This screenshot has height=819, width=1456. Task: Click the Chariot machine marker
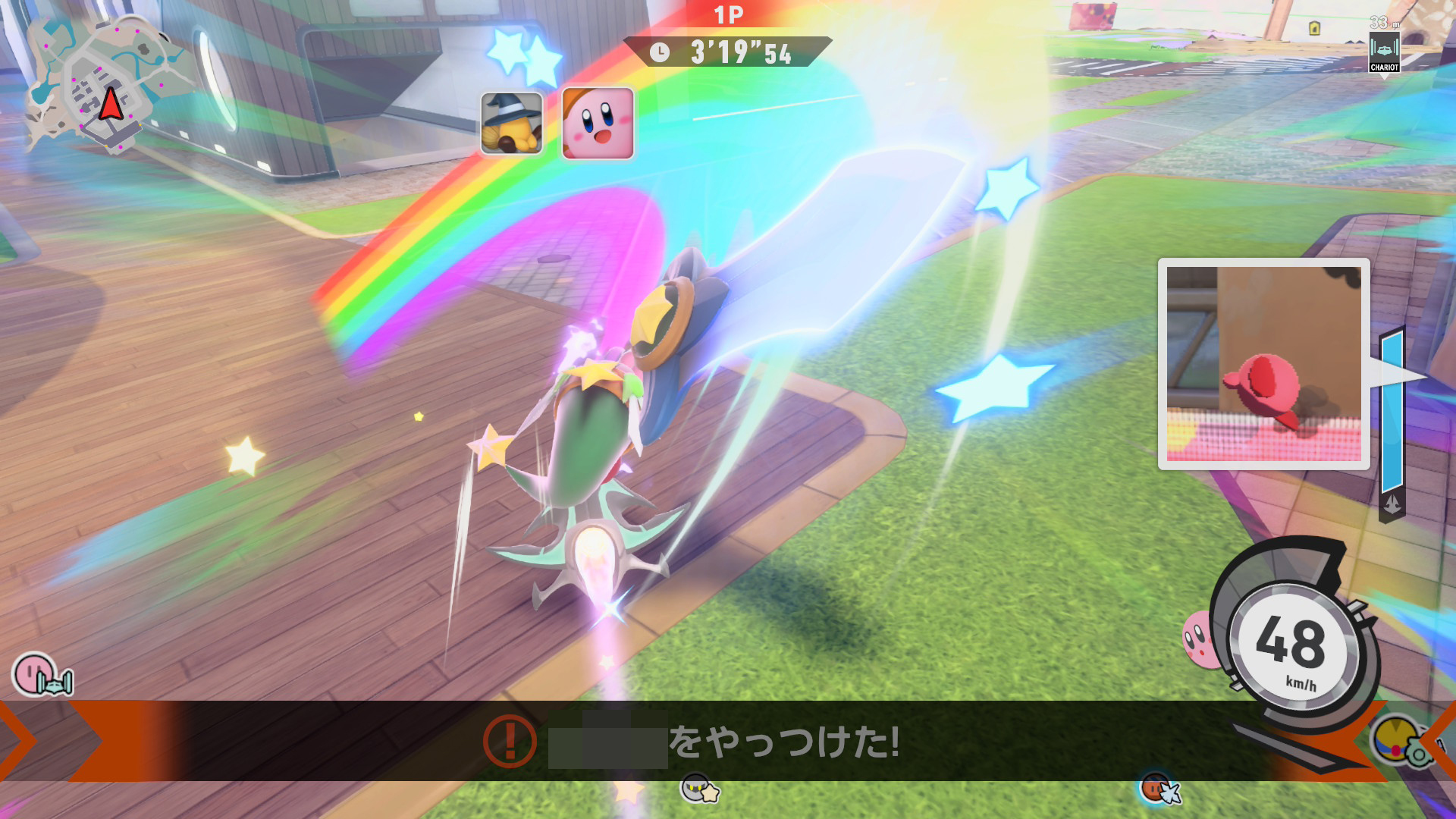tap(1384, 52)
